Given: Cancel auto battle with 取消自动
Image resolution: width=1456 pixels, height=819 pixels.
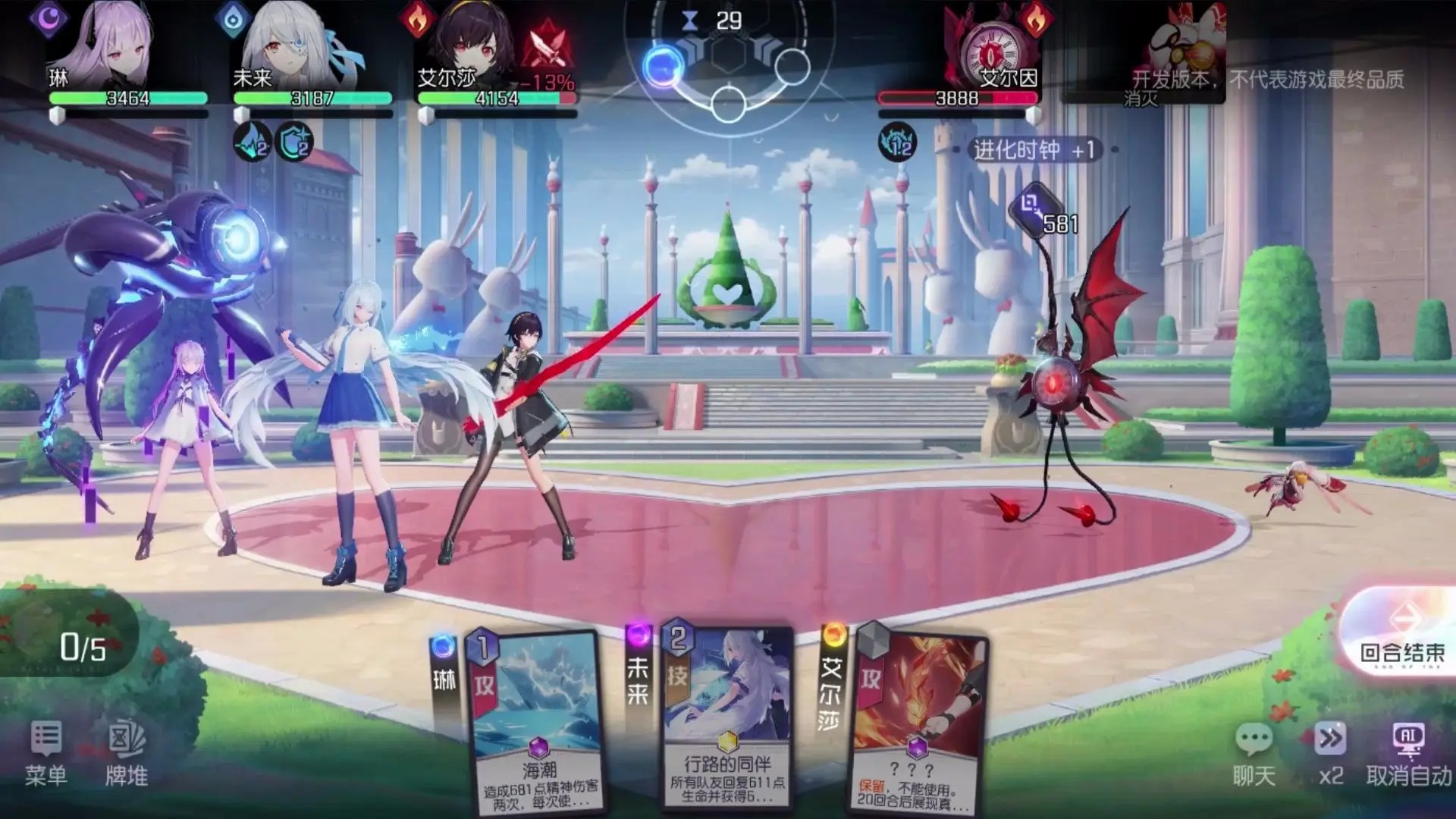Looking at the screenshot, I should (1408, 753).
